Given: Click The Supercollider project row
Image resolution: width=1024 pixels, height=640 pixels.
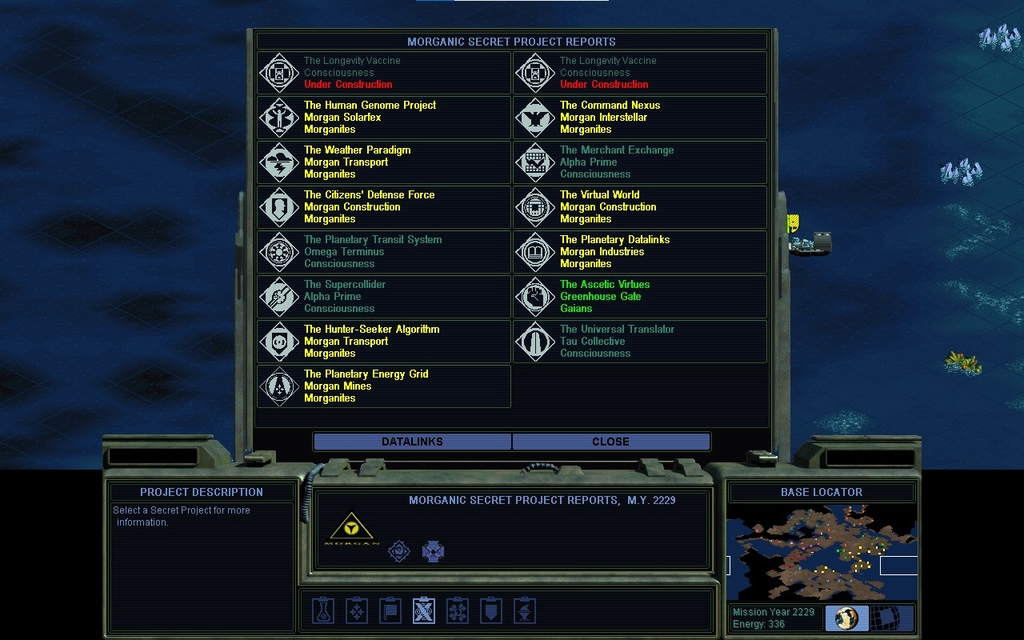Looking at the screenshot, I should pos(384,297).
